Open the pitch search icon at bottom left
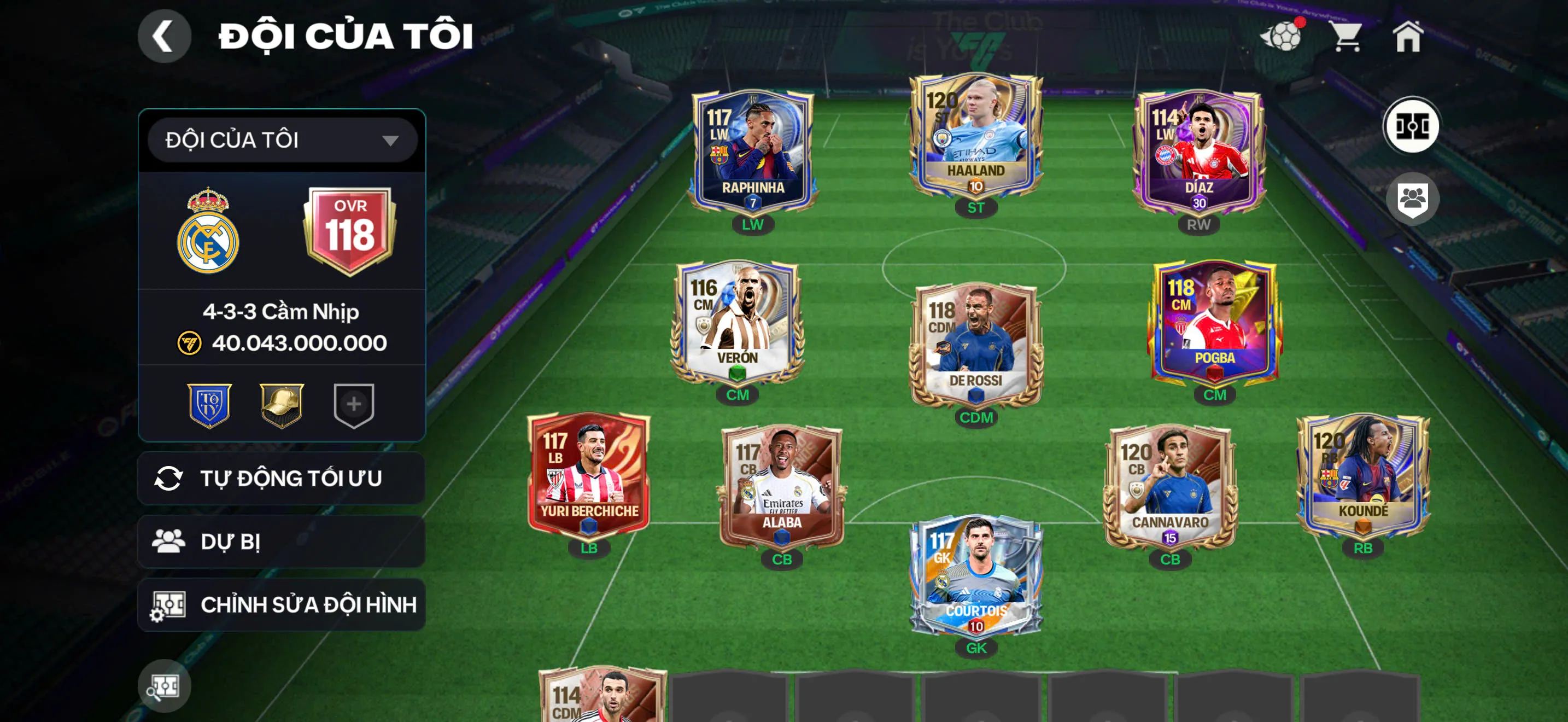1568x722 pixels. [x=165, y=685]
